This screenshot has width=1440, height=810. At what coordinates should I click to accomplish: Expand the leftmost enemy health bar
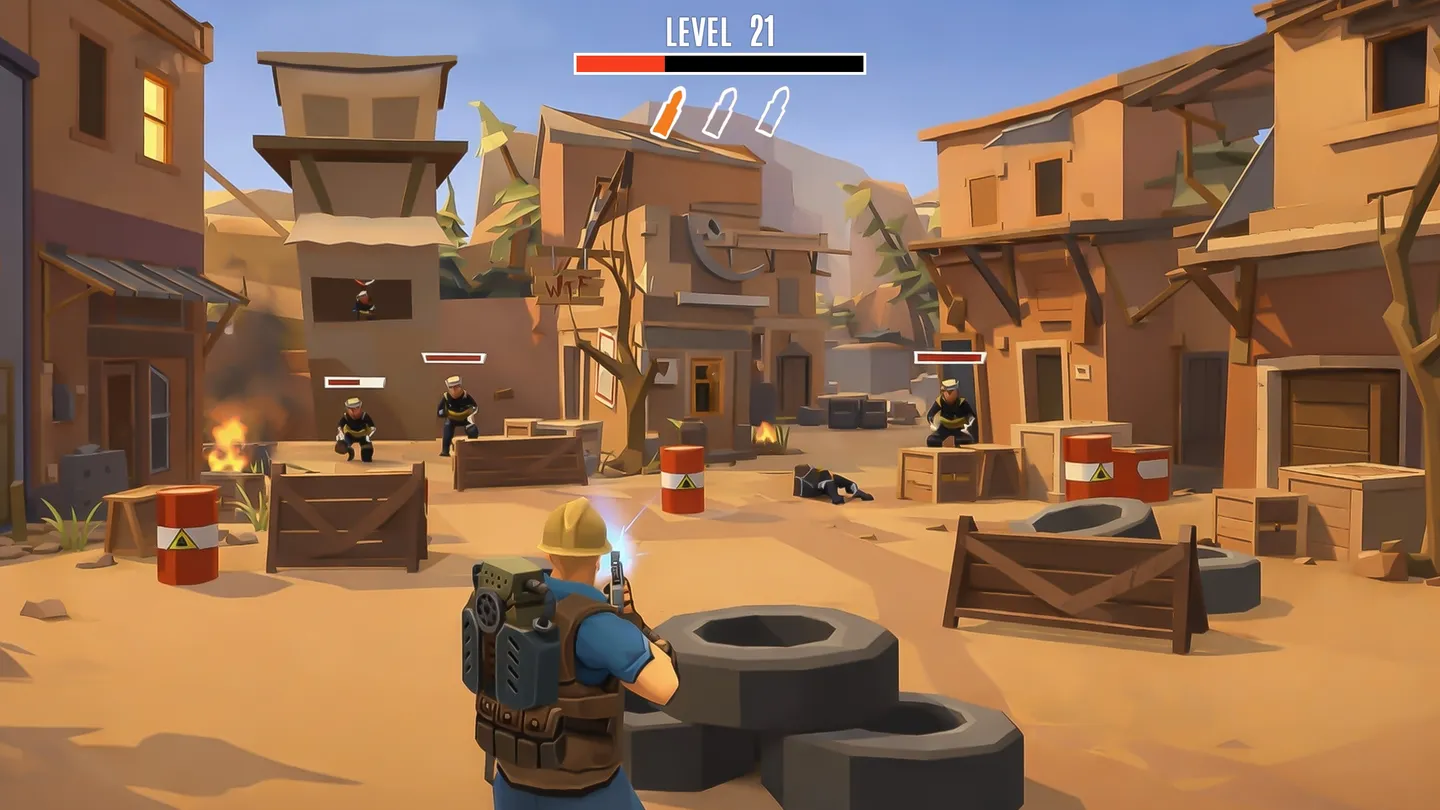click(x=354, y=380)
